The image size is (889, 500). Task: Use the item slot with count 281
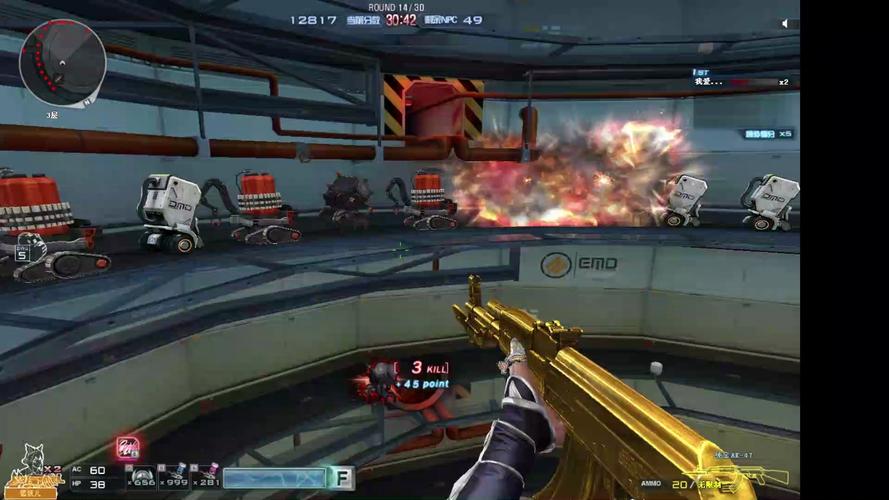[x=206, y=476]
